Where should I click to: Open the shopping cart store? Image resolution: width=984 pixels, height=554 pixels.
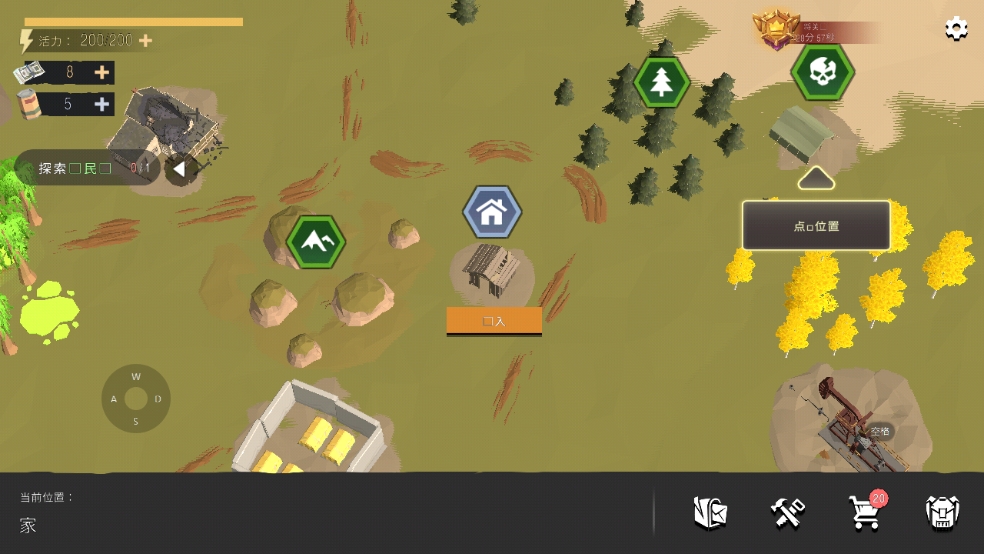point(864,513)
